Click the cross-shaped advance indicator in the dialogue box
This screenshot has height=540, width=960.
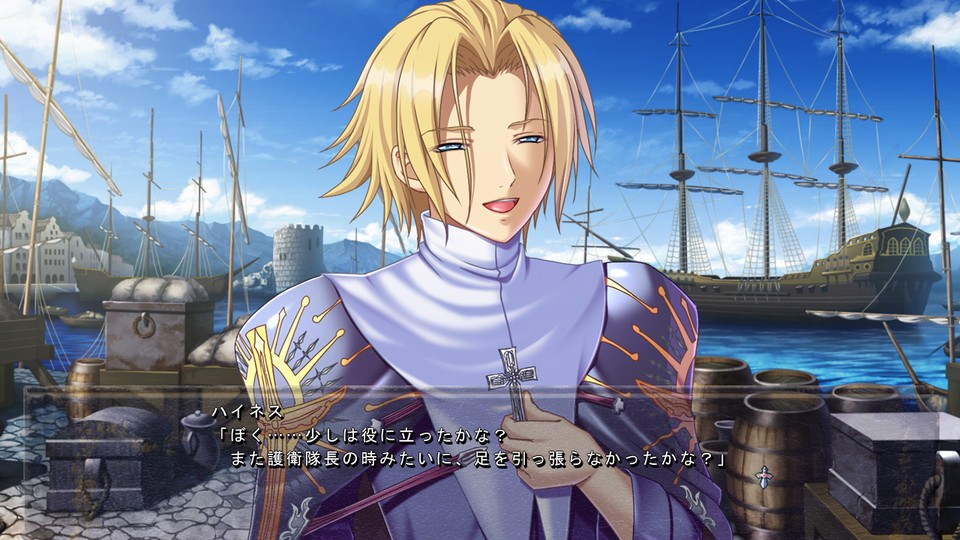pyautogui.click(x=764, y=476)
